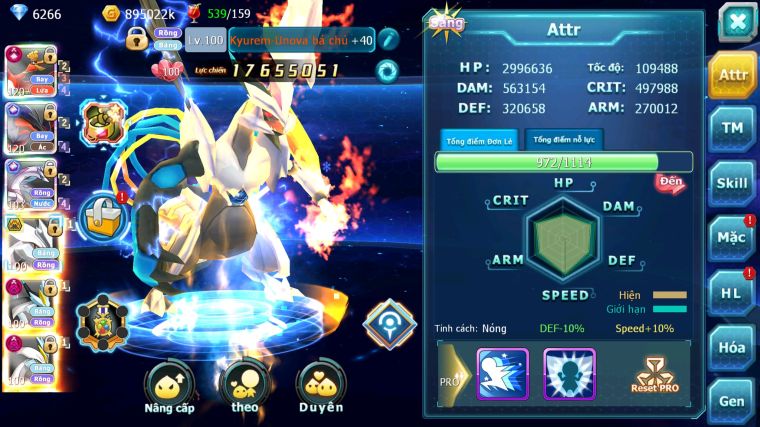Open the TM side tab

click(x=732, y=128)
